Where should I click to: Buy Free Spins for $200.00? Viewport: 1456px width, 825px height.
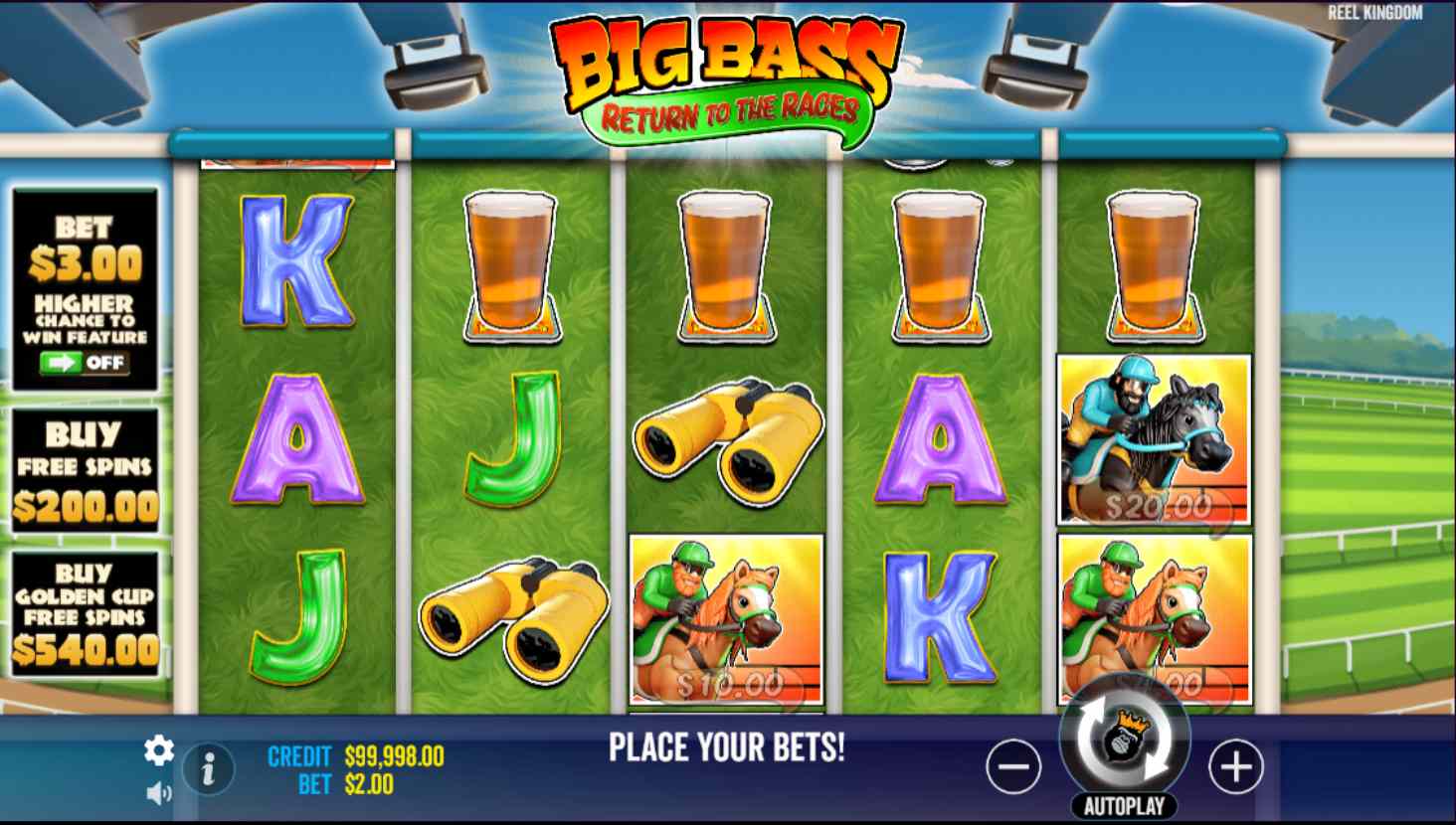click(86, 470)
